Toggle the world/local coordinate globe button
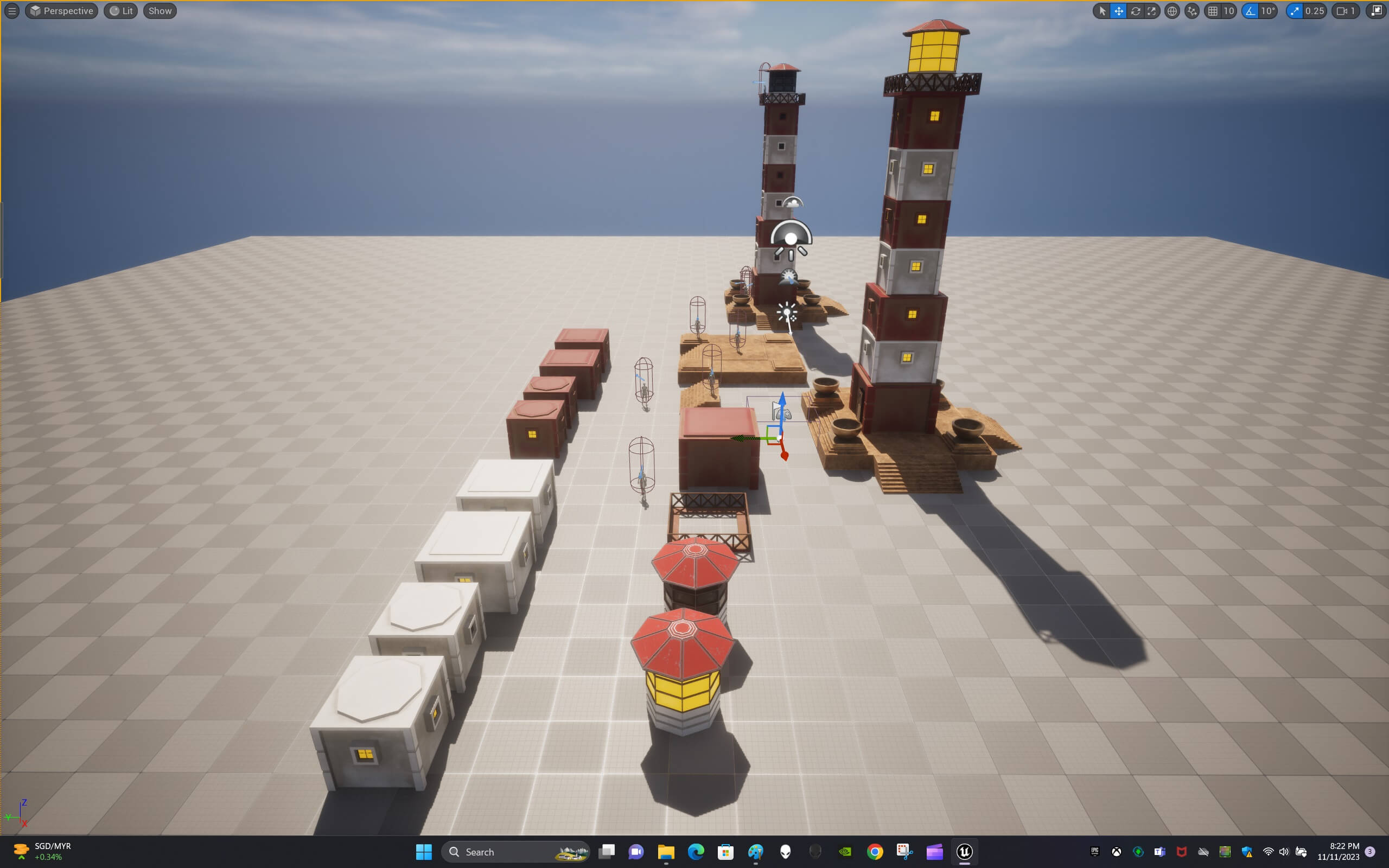Viewport: 1389px width, 868px height. click(1172, 11)
